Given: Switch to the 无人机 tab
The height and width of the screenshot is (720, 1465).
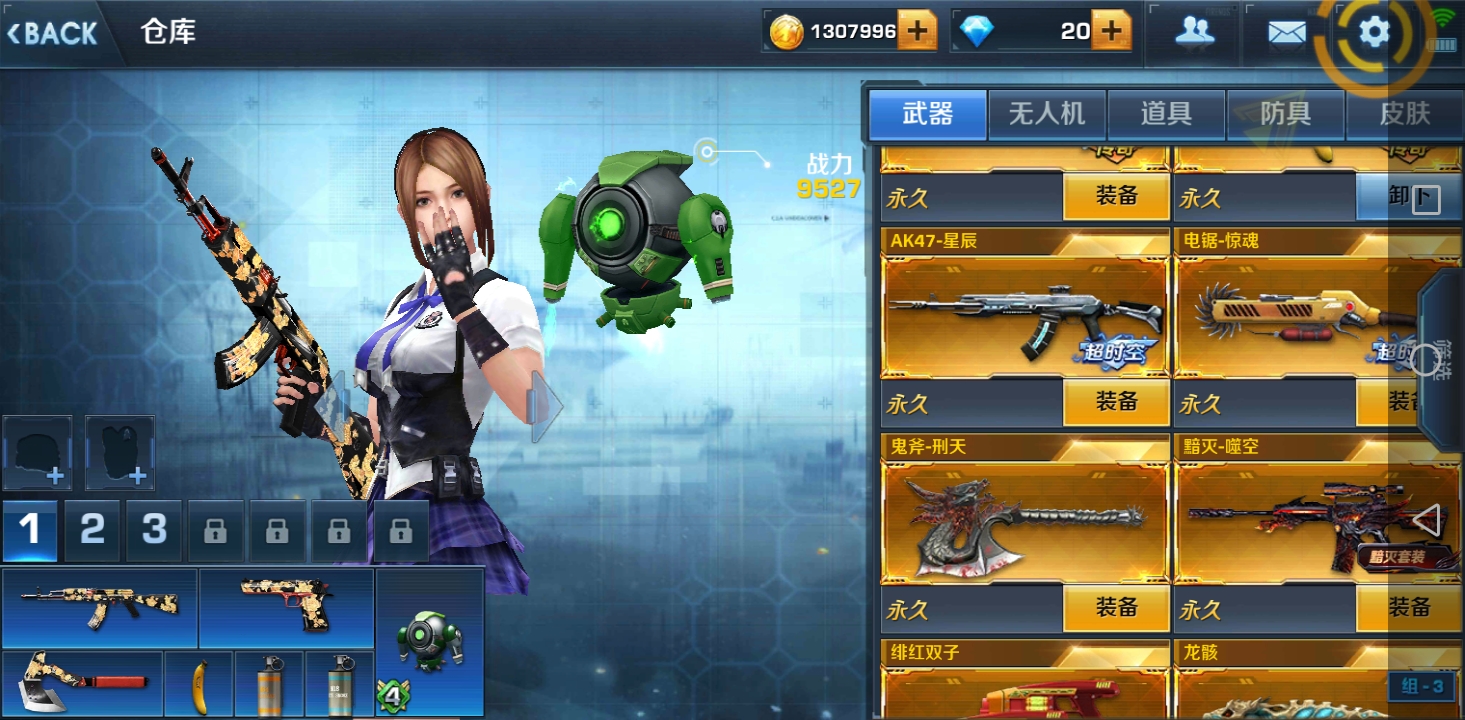Looking at the screenshot, I should coord(1047,114).
